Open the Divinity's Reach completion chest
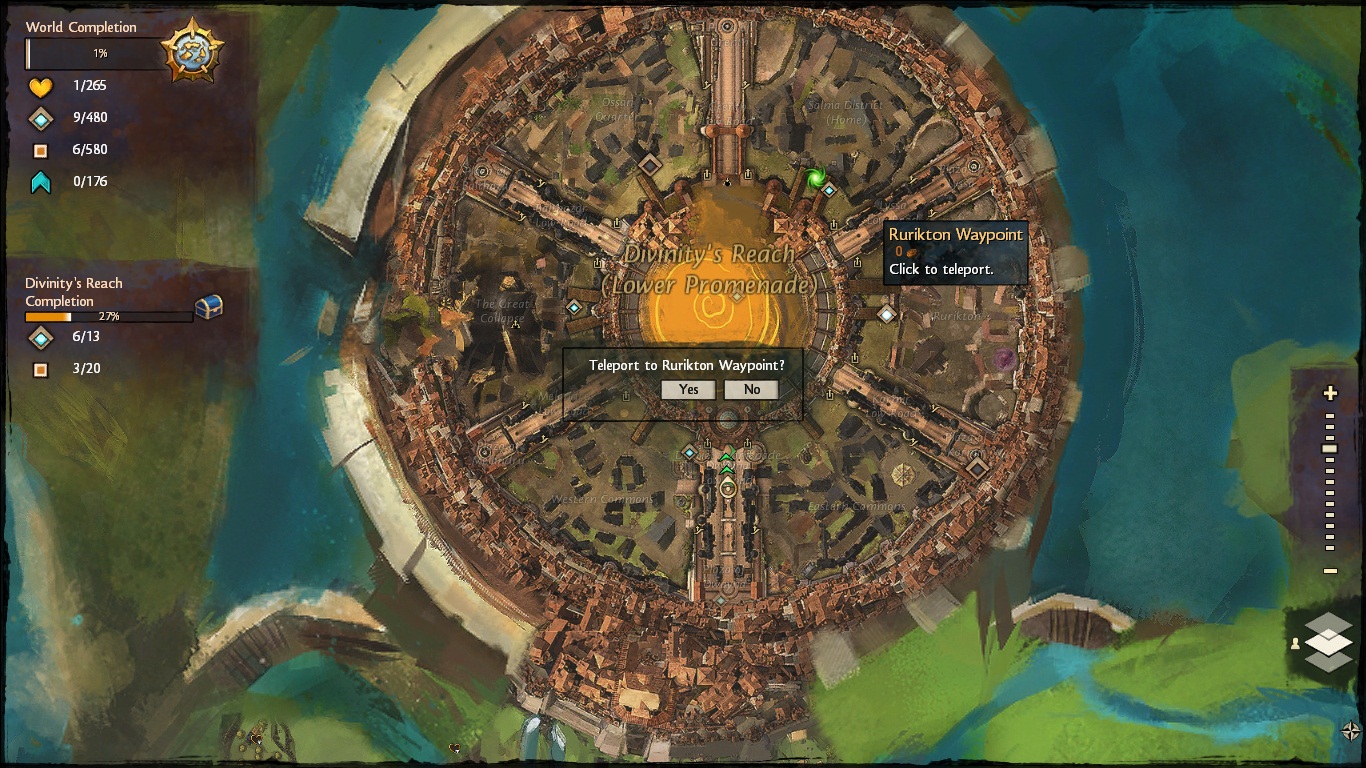Viewport: 1366px width, 768px height. tap(208, 307)
